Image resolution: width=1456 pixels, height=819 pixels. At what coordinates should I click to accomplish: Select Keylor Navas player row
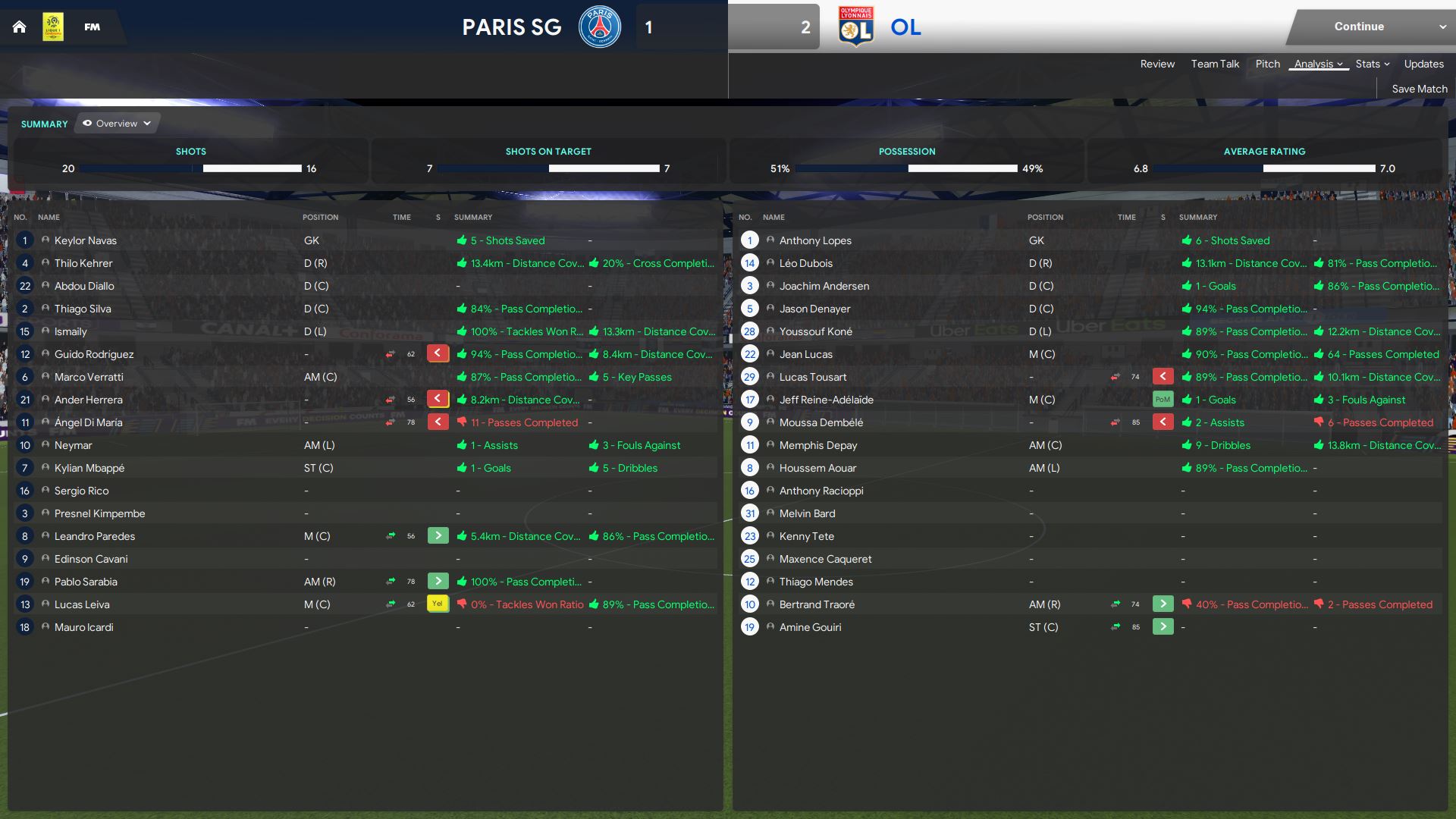pyautogui.click(x=86, y=241)
